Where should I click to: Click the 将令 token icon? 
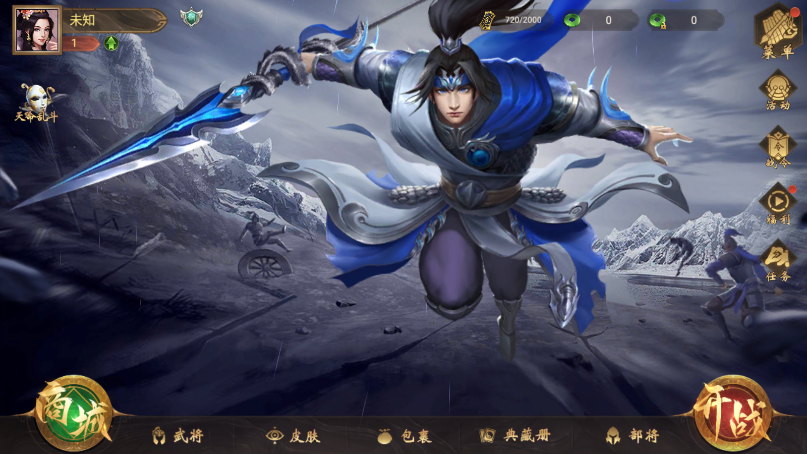[x=777, y=147]
